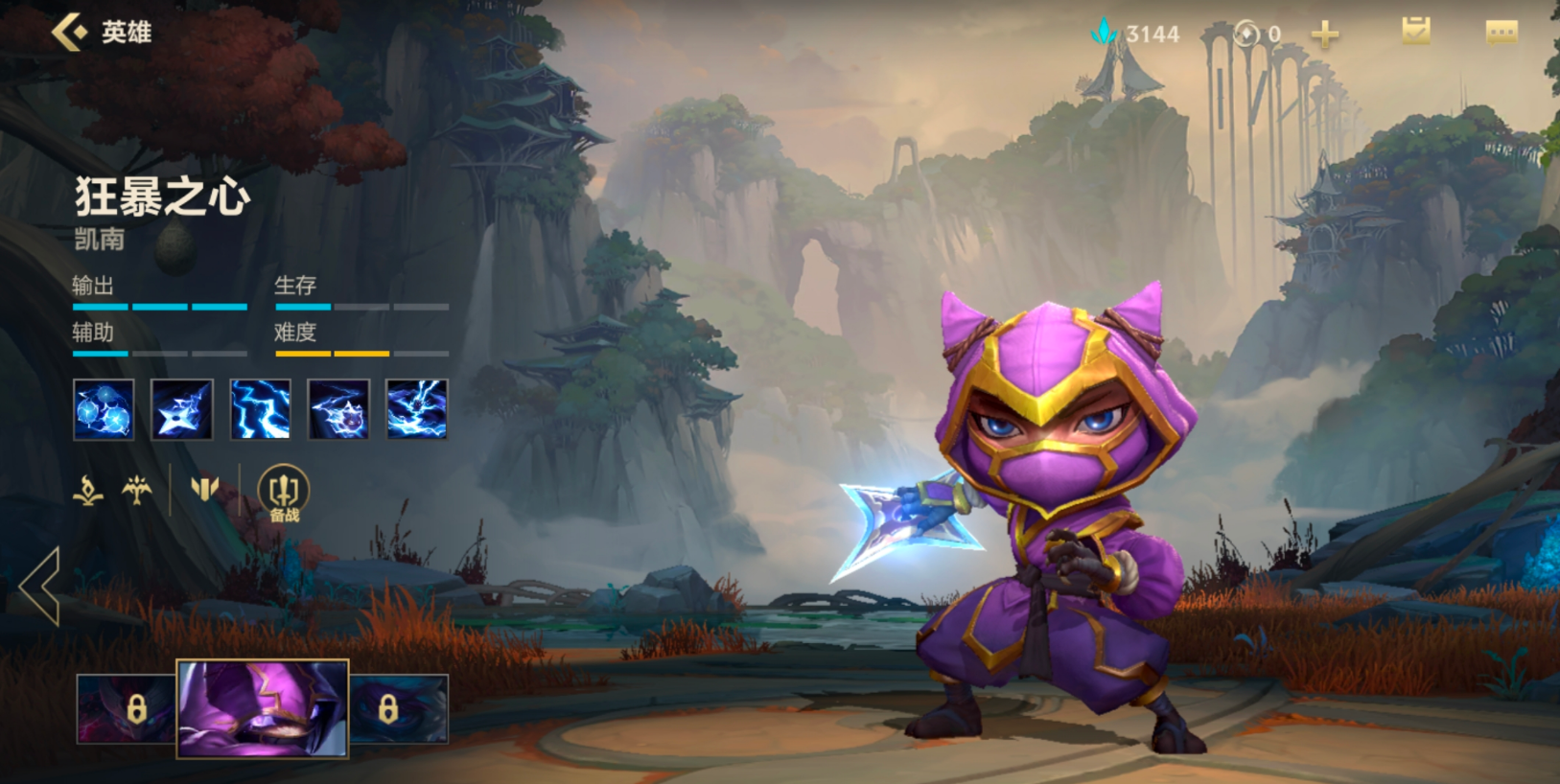
Task: Open the 备战 loadout button
Action: 284,493
